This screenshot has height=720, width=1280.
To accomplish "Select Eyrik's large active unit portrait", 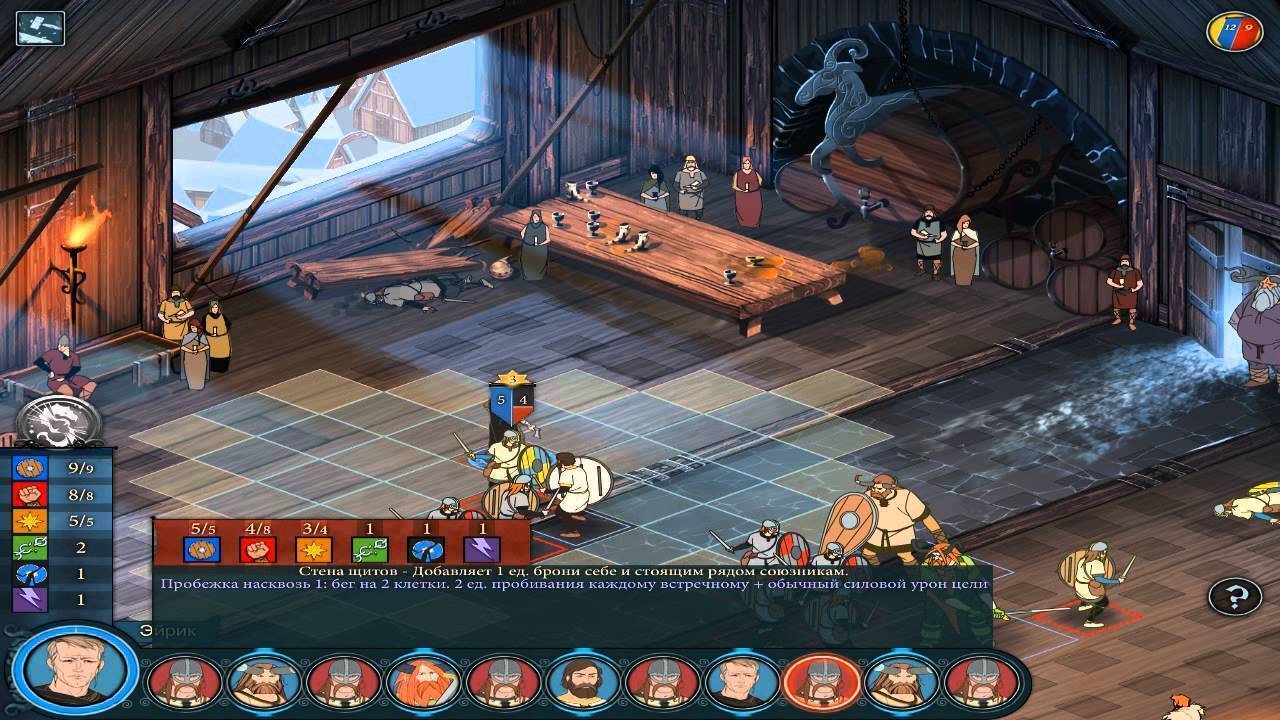I will [77, 670].
